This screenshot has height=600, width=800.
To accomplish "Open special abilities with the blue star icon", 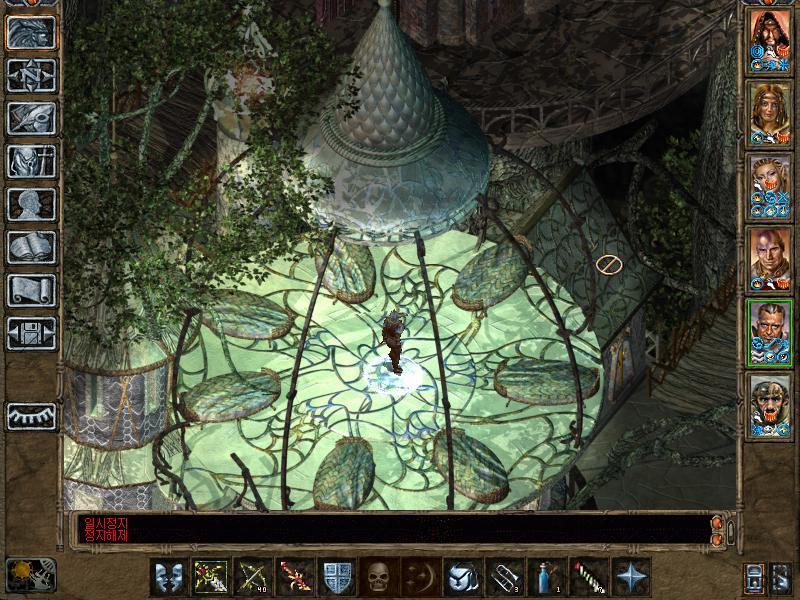I will (x=630, y=578).
